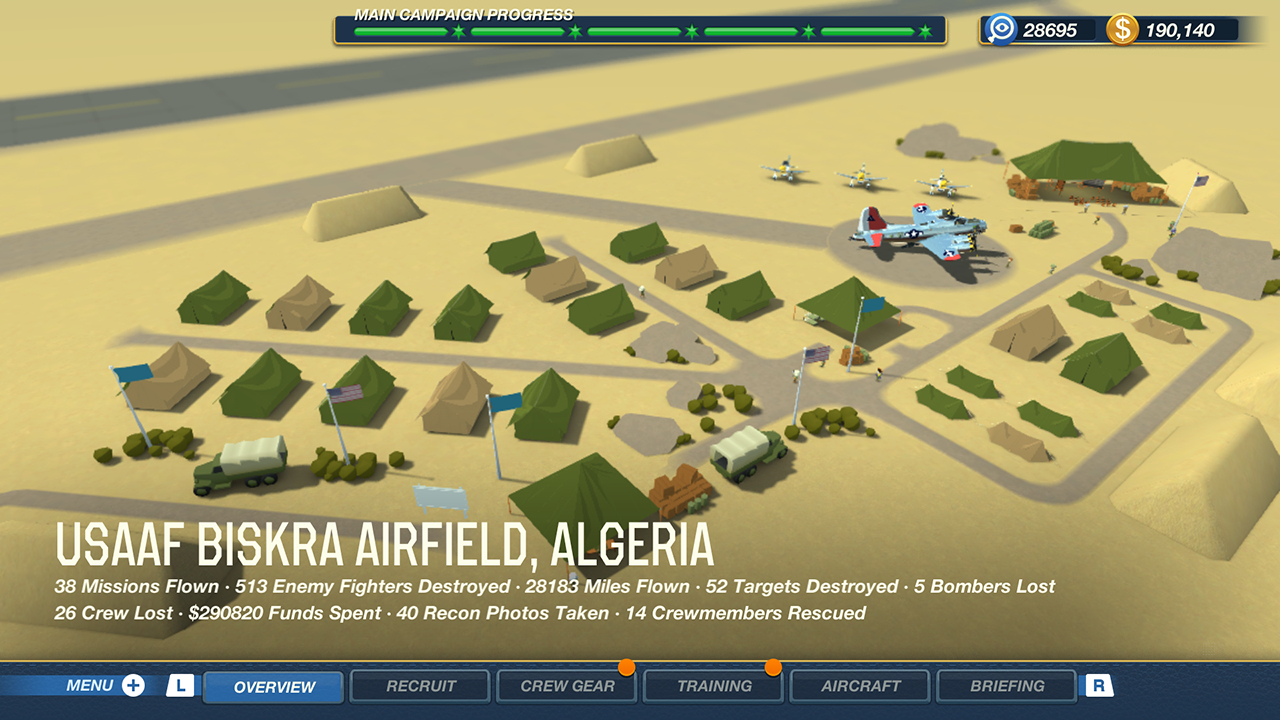The height and width of the screenshot is (720, 1280).
Task: Click the OVERVIEW tab
Action: (272, 685)
